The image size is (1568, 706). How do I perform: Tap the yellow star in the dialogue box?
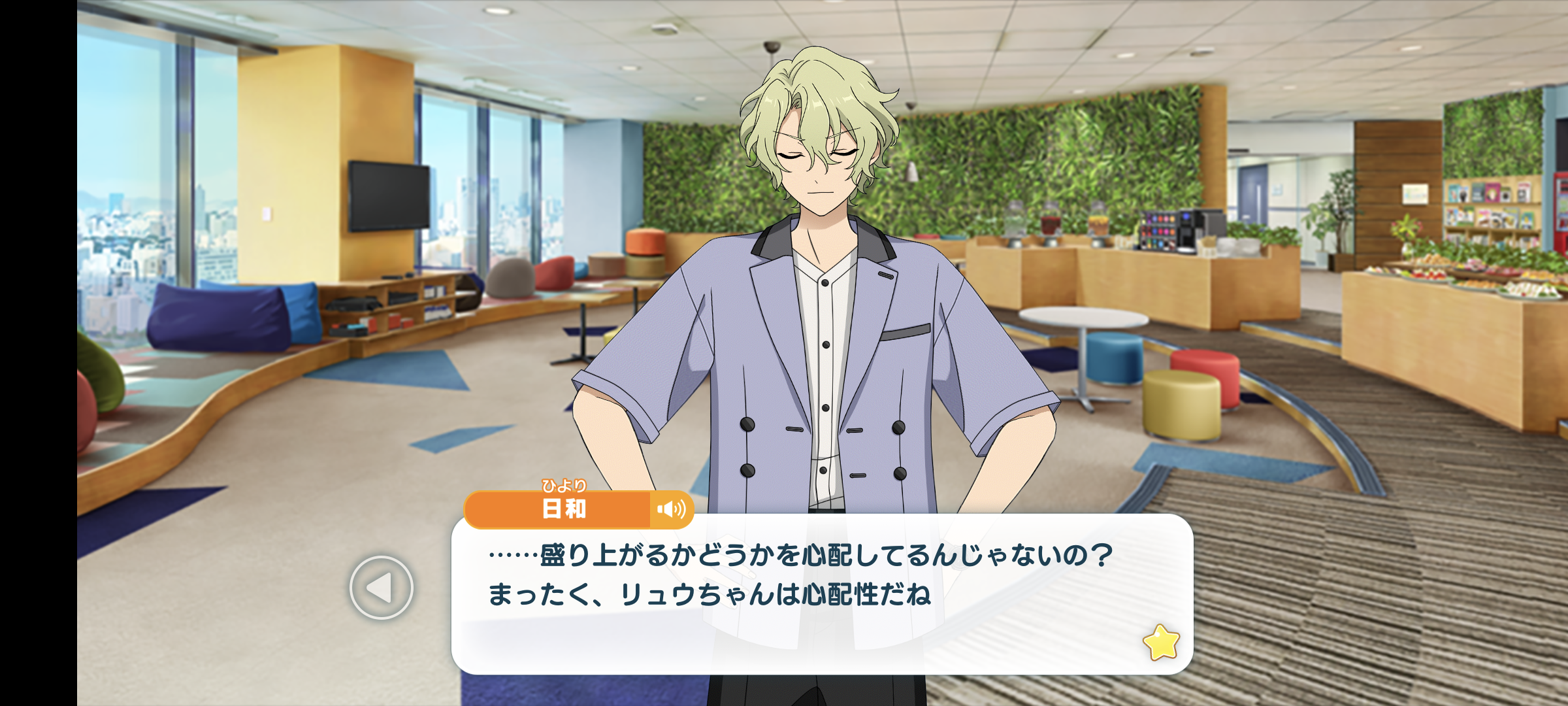[x=1160, y=643]
